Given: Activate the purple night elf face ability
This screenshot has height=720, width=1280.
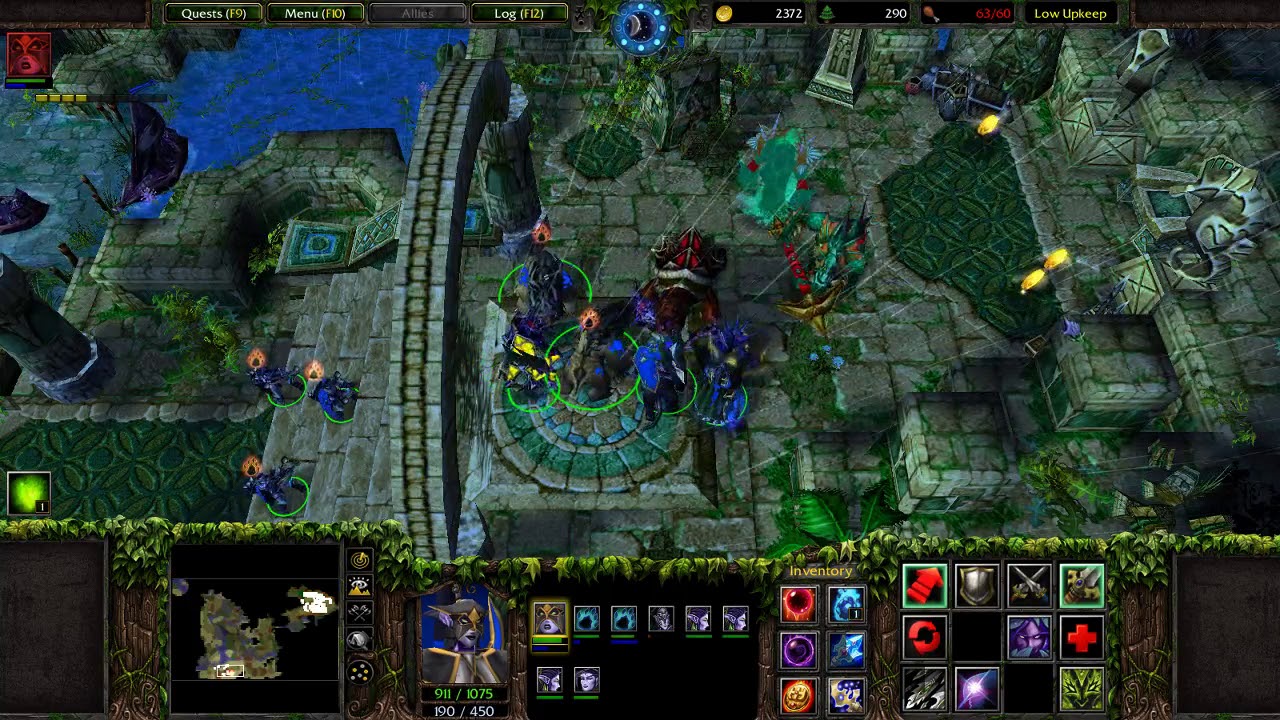Looking at the screenshot, I should click(x=1029, y=638).
